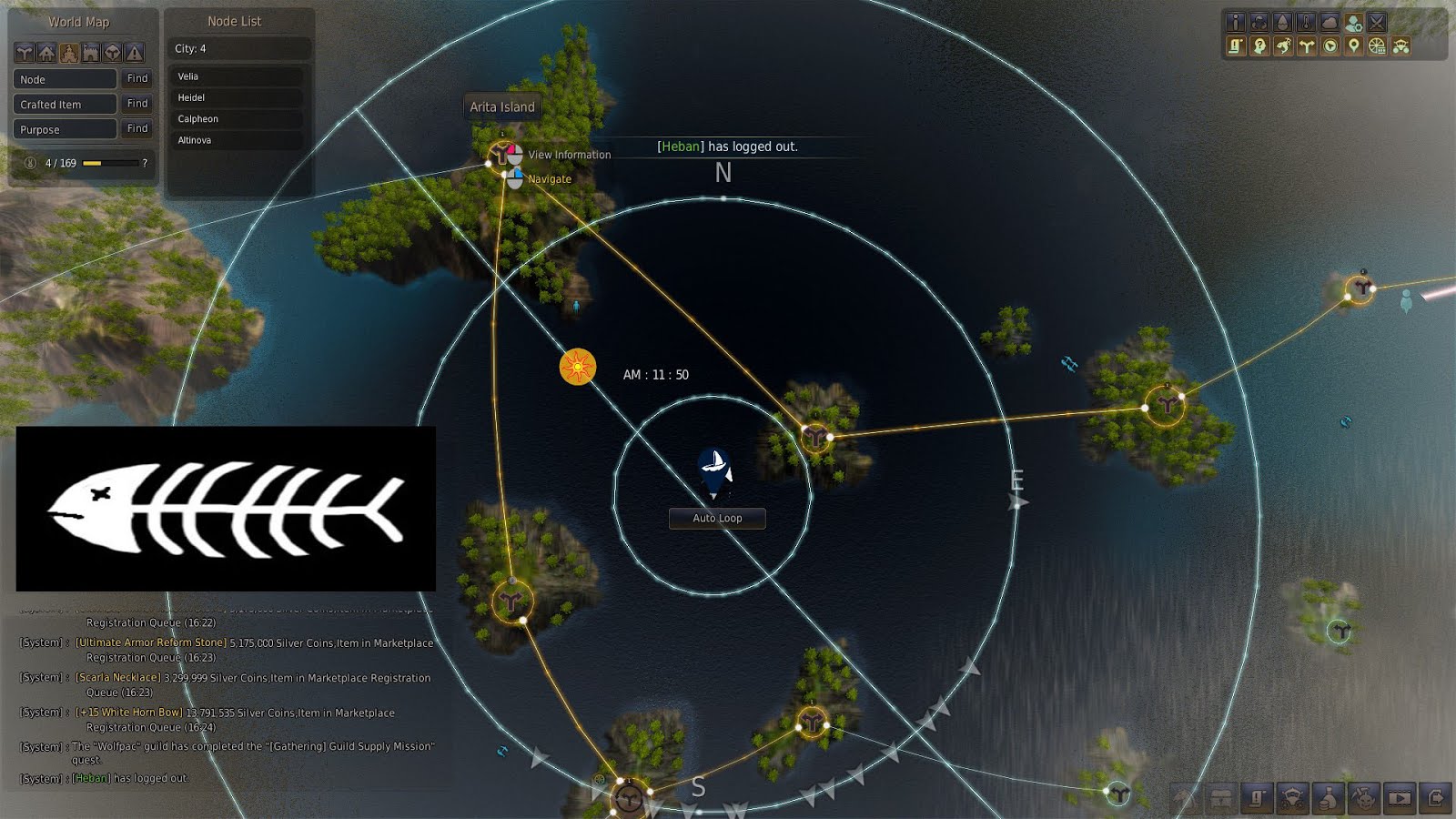Click the Node search input field

click(64, 79)
